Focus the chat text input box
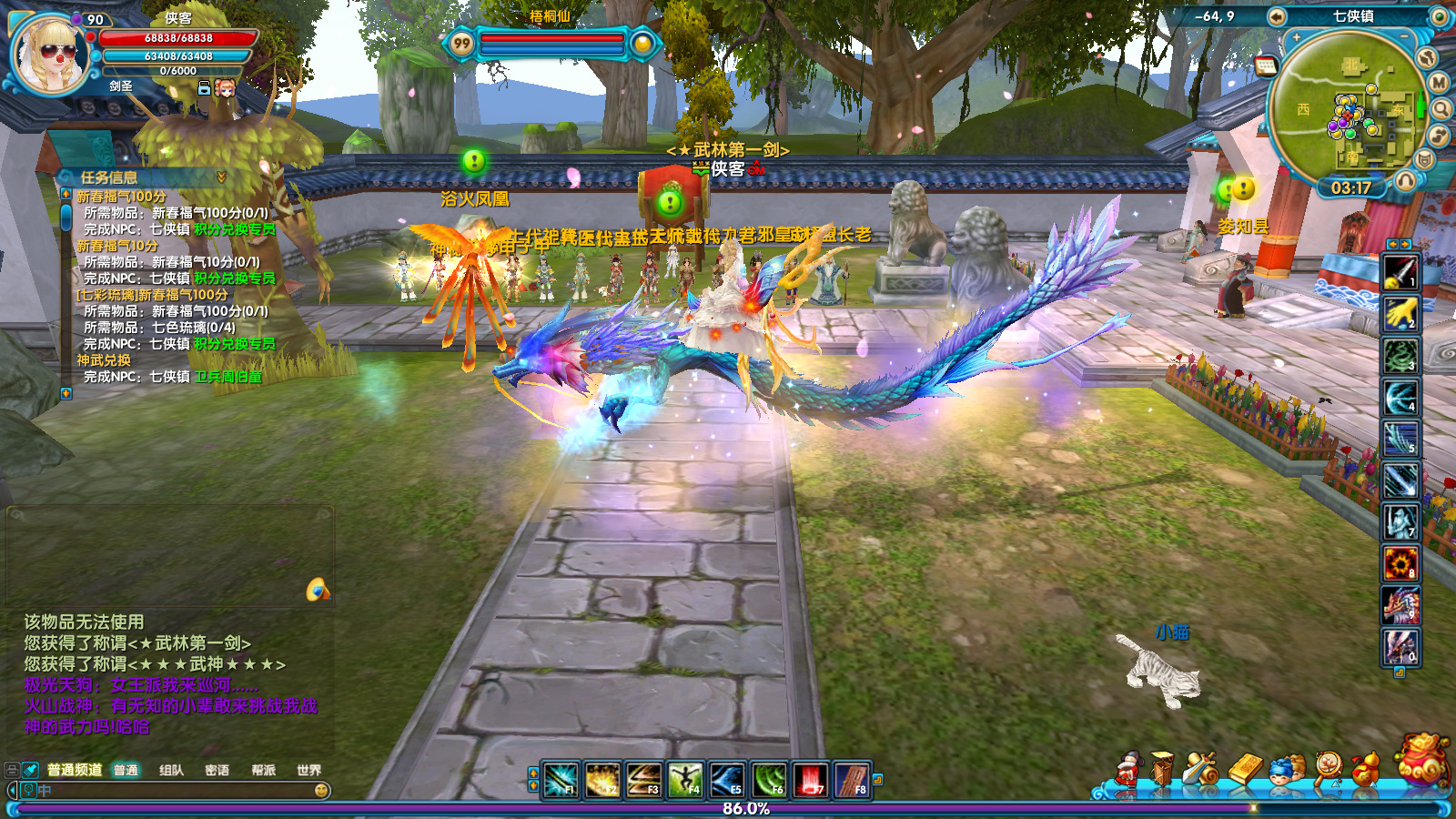 173,791
